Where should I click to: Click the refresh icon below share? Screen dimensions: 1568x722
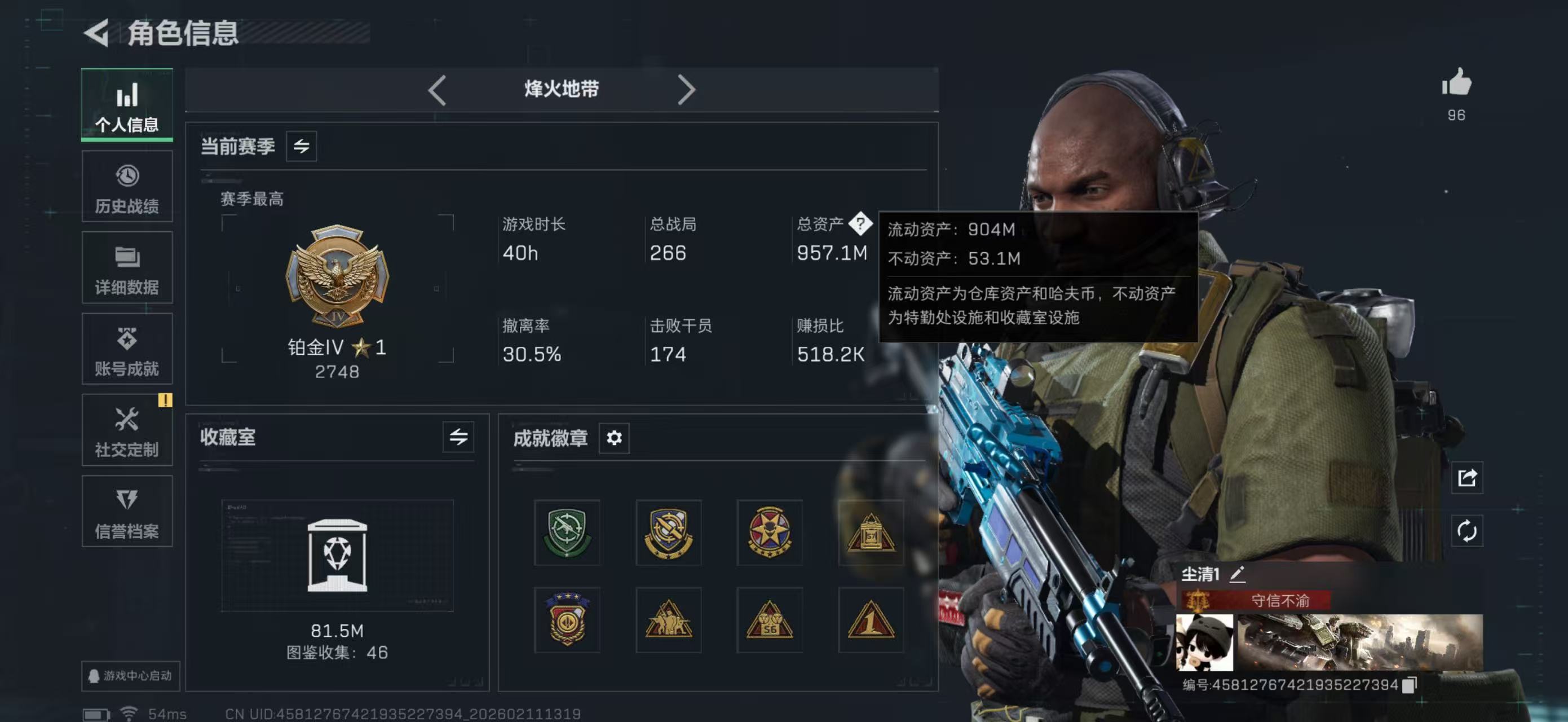(1467, 532)
